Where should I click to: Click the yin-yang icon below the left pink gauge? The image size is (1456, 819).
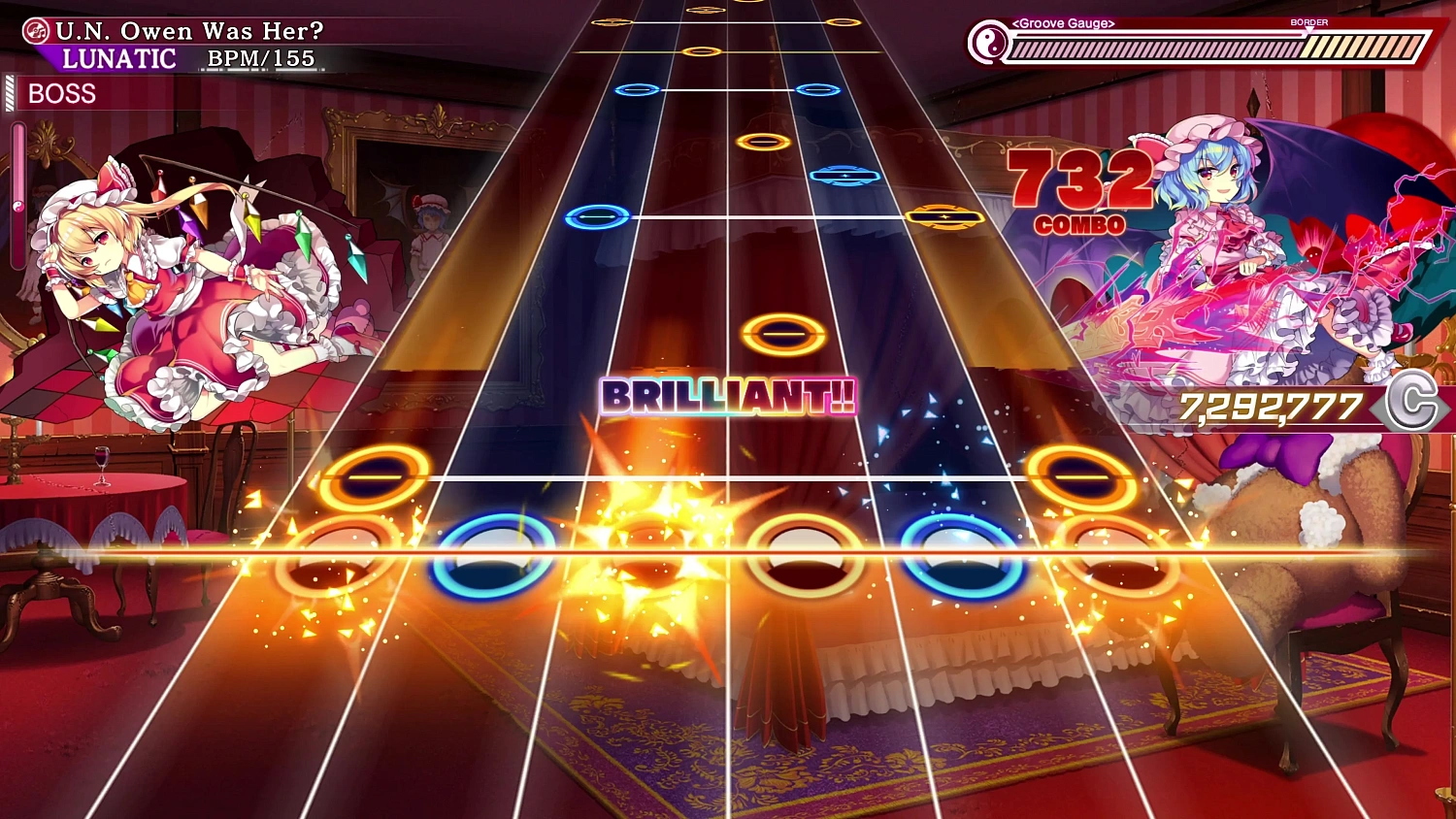(x=17, y=206)
